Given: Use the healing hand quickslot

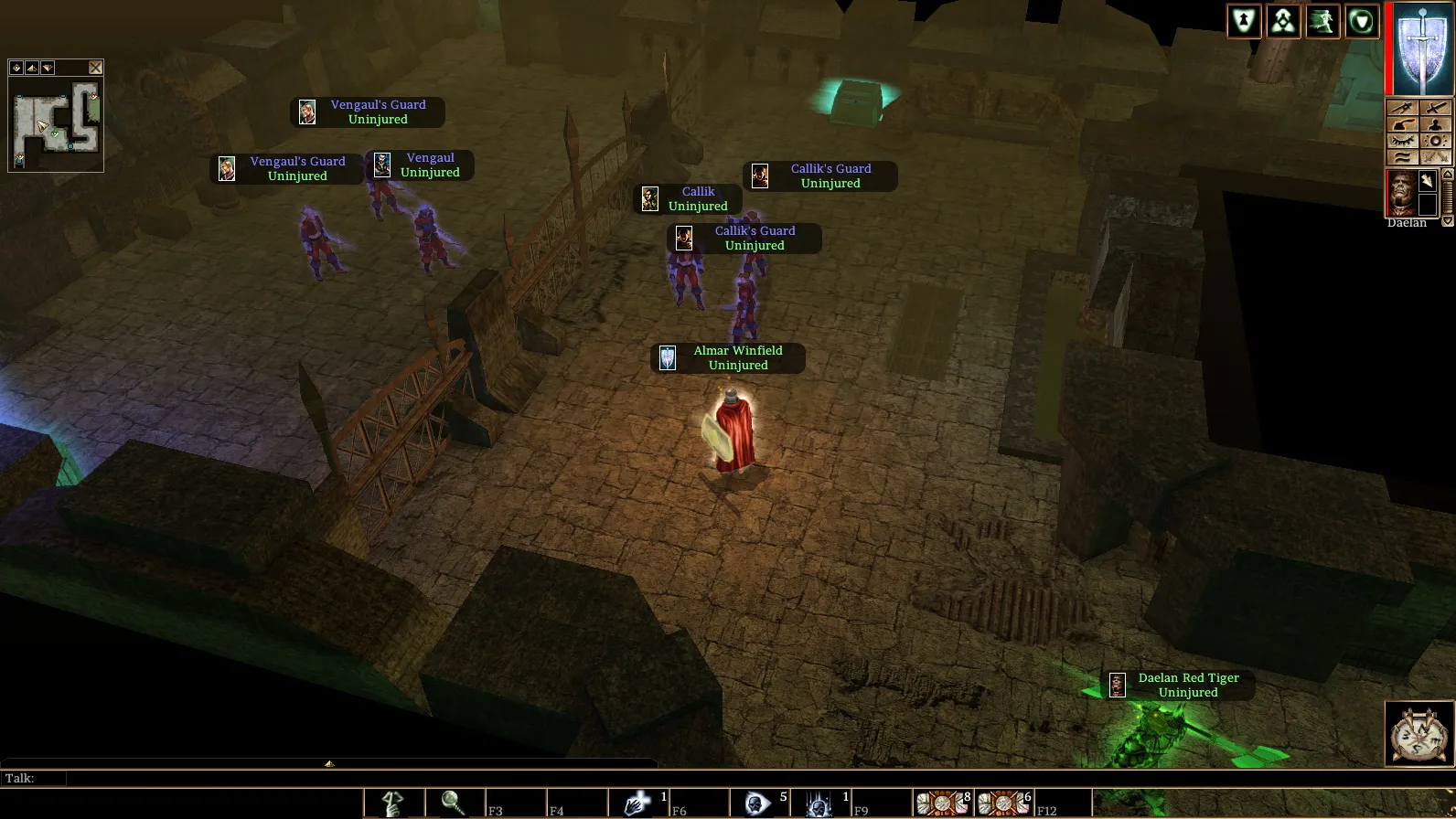Looking at the screenshot, I should click(638, 803).
